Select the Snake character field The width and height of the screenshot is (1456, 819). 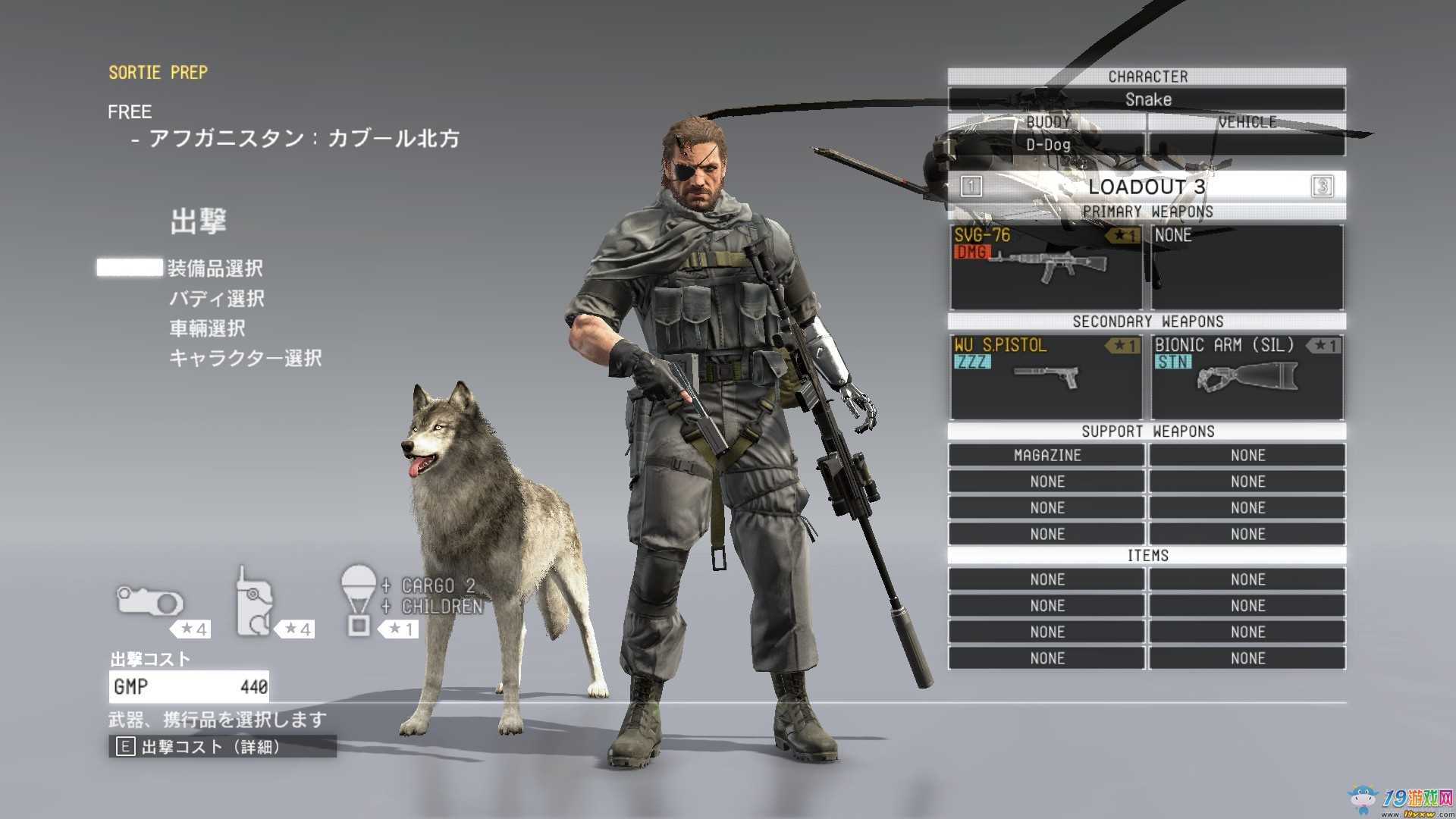[1147, 99]
